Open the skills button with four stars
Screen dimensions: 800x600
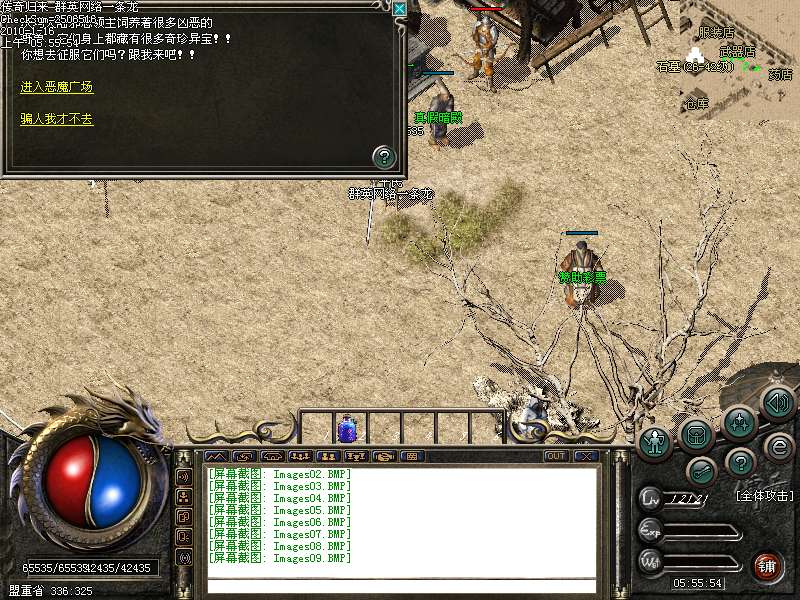[x=740, y=421]
